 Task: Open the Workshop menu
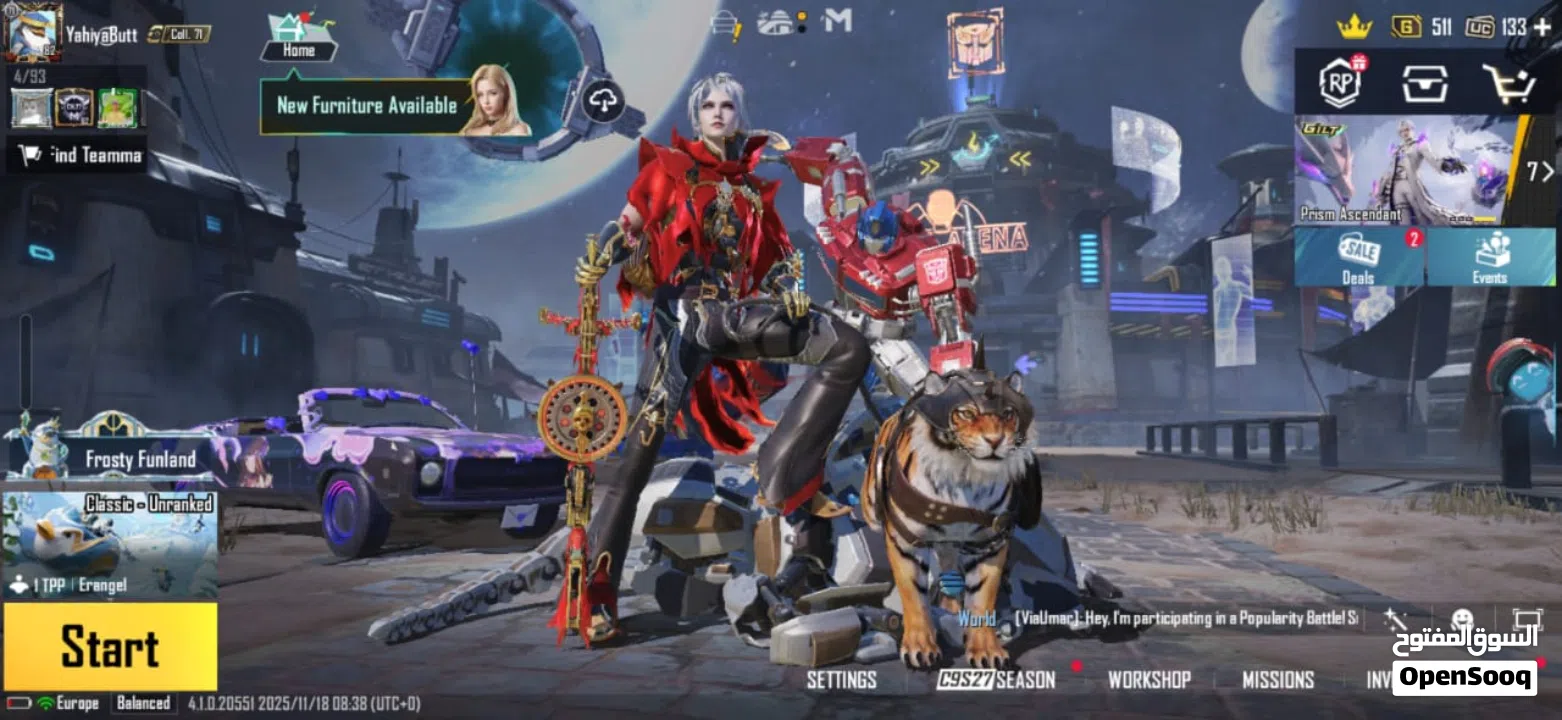pyautogui.click(x=1149, y=680)
